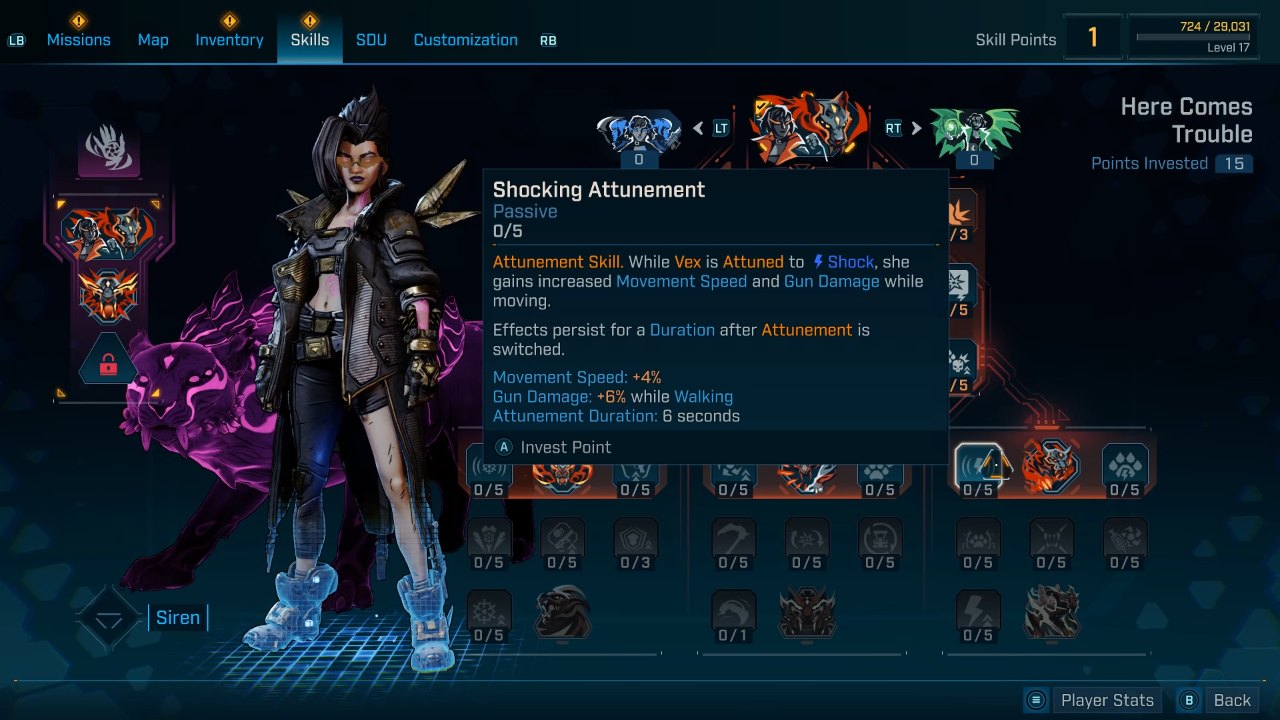This screenshot has width=1280, height=720.
Task: Select the scythe skill node
Action: [733, 539]
